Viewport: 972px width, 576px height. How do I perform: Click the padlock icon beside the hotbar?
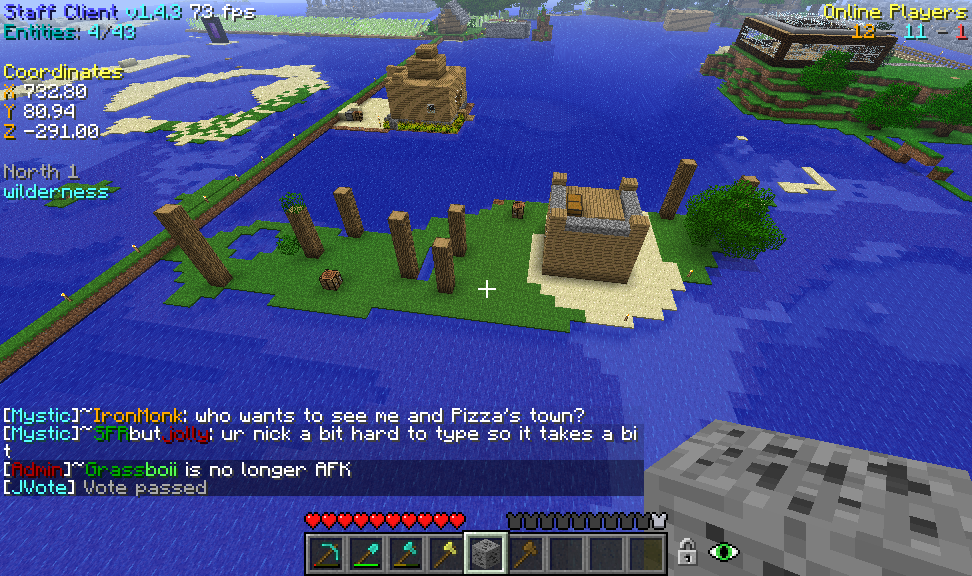click(687, 551)
